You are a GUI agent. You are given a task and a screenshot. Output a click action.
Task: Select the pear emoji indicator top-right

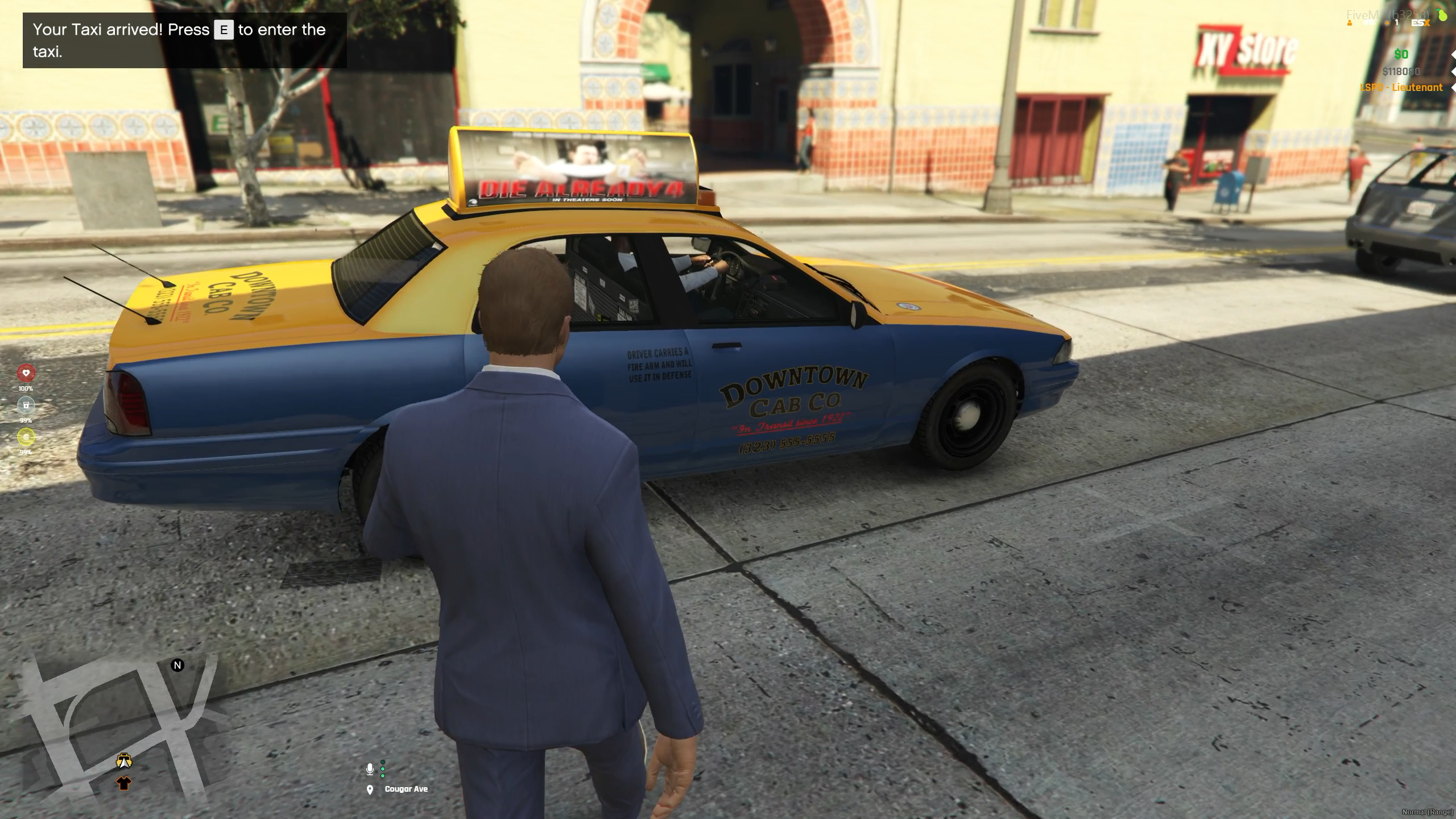tap(1442, 15)
